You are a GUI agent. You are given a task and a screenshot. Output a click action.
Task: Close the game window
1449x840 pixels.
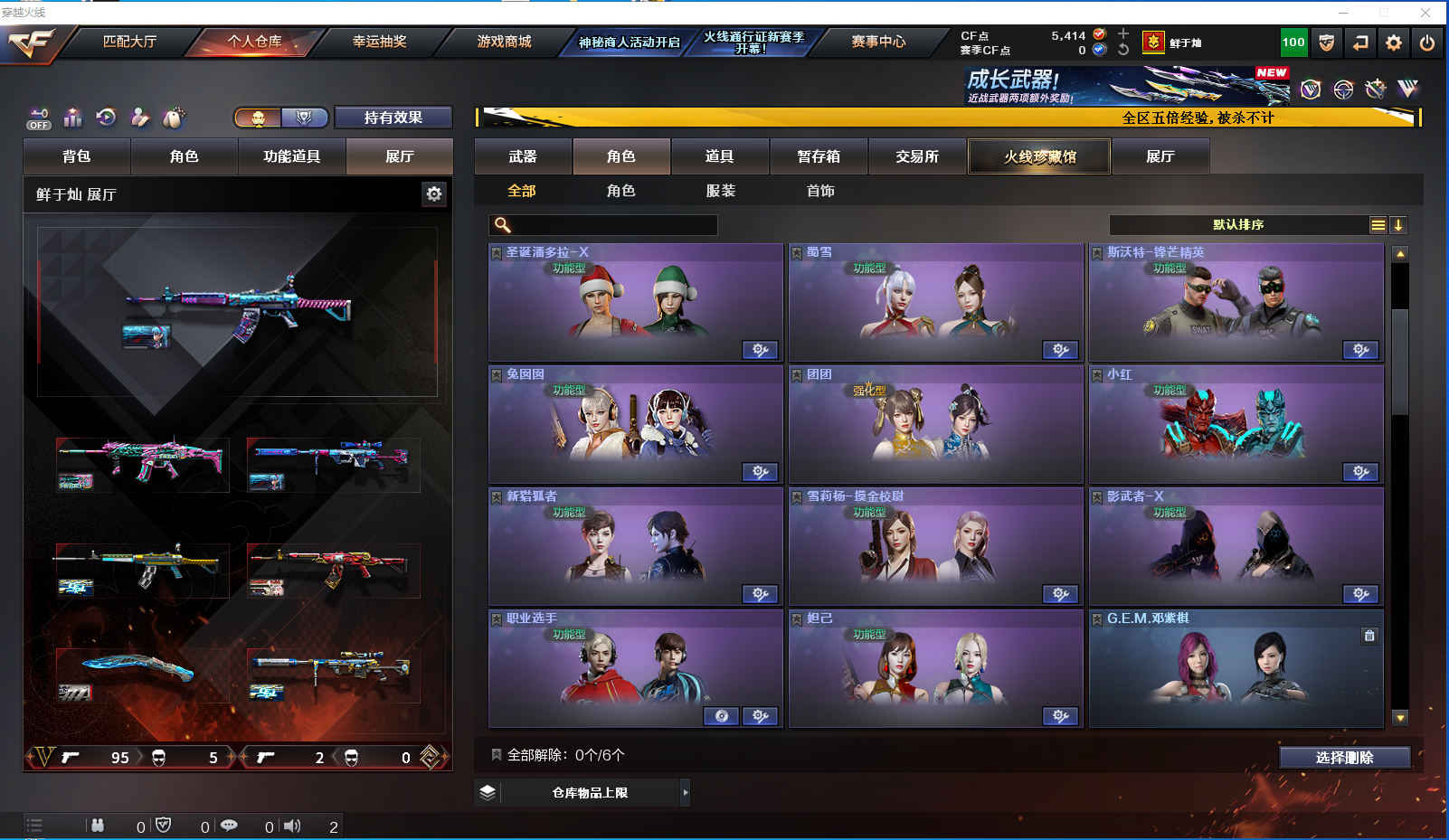[x=1425, y=13]
